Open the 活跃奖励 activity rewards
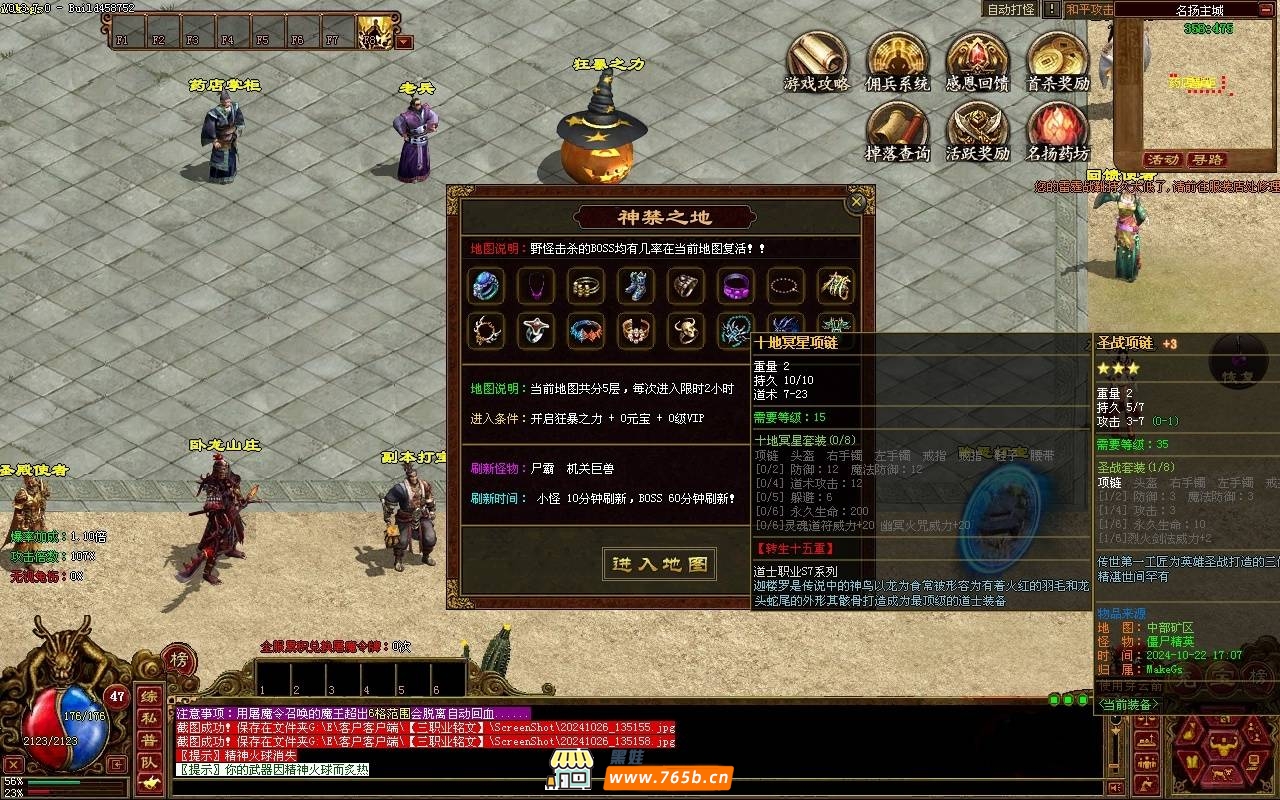 tap(977, 132)
